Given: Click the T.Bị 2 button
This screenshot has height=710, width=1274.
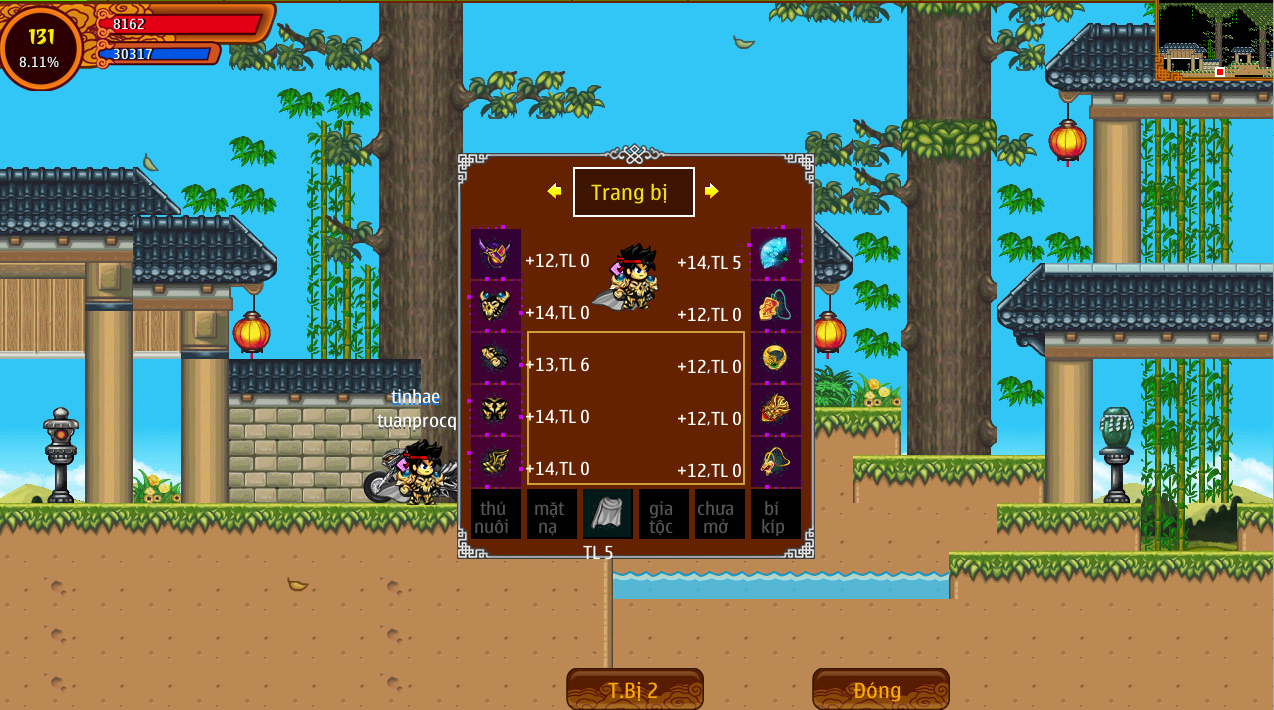Looking at the screenshot, I should [x=634, y=690].
